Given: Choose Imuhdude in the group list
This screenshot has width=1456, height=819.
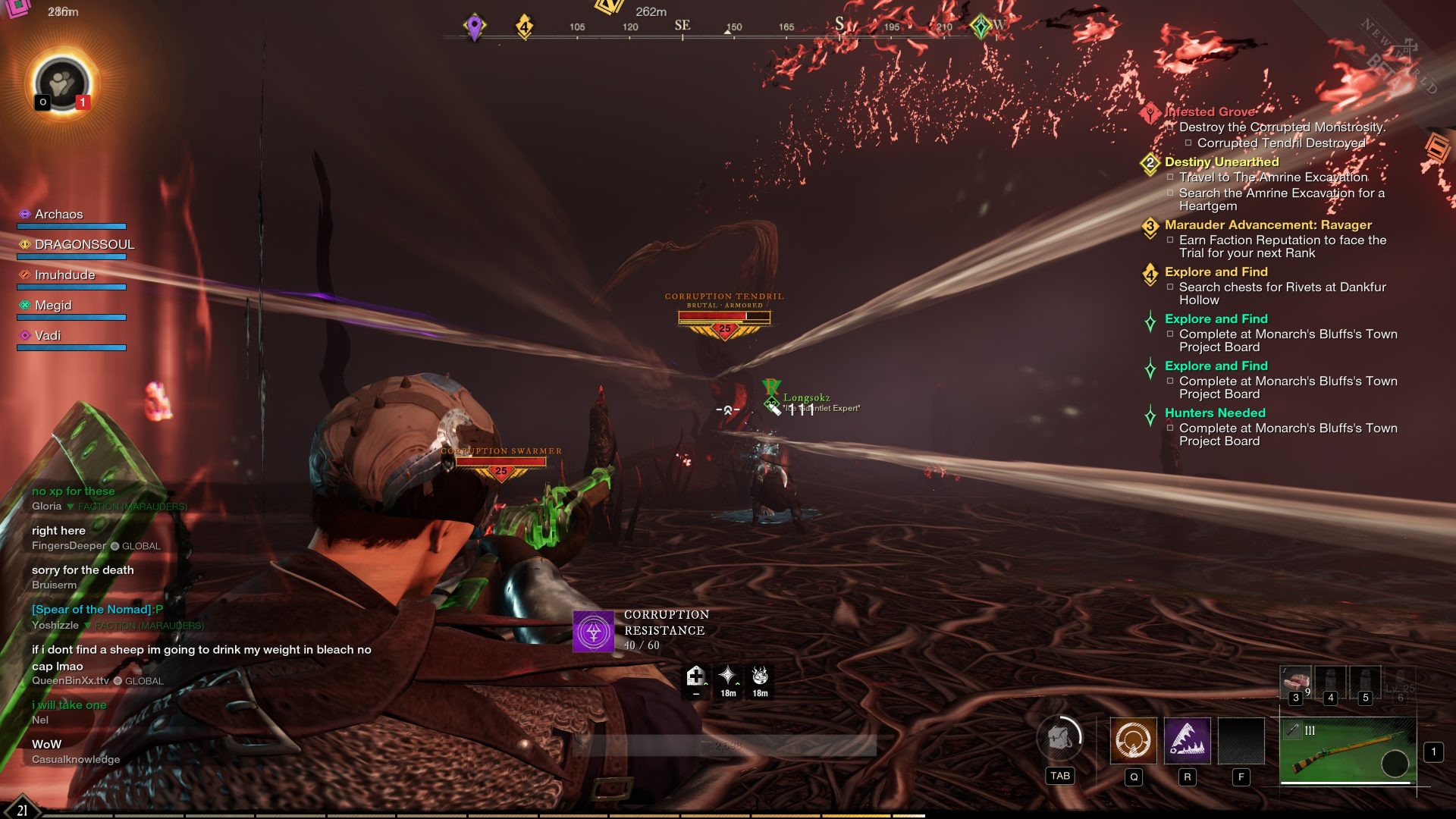Looking at the screenshot, I should click(x=64, y=275).
